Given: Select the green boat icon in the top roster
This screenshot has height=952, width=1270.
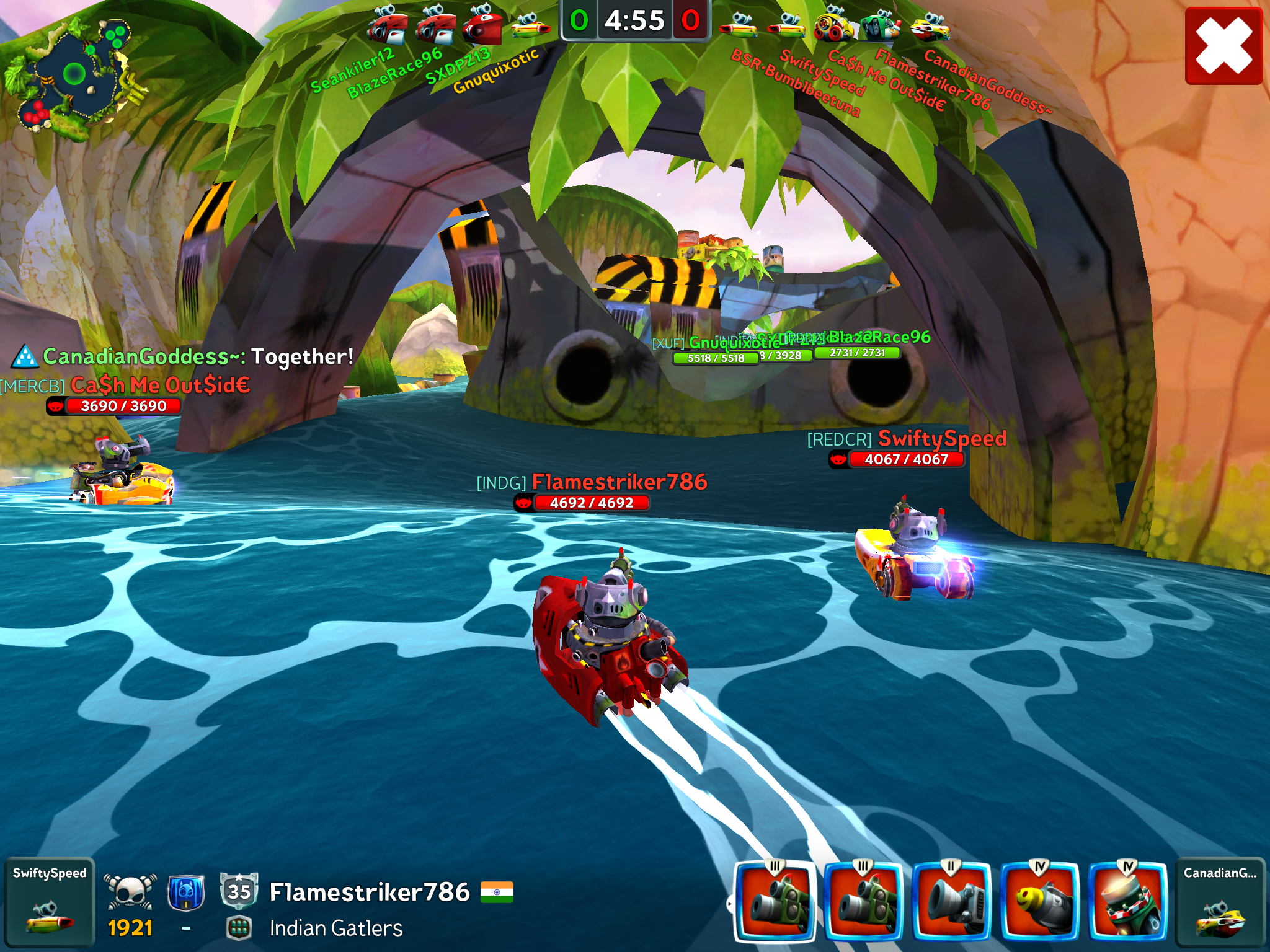Looking at the screenshot, I should click(x=881, y=26).
